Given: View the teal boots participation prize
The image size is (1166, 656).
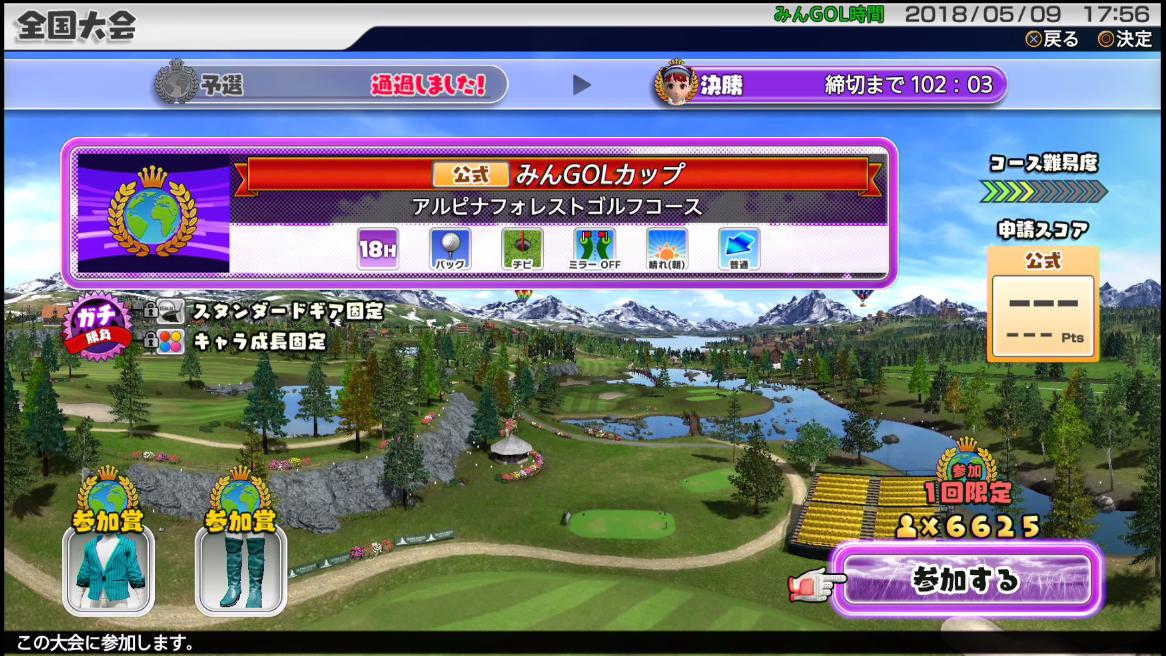Looking at the screenshot, I should [x=240, y=569].
